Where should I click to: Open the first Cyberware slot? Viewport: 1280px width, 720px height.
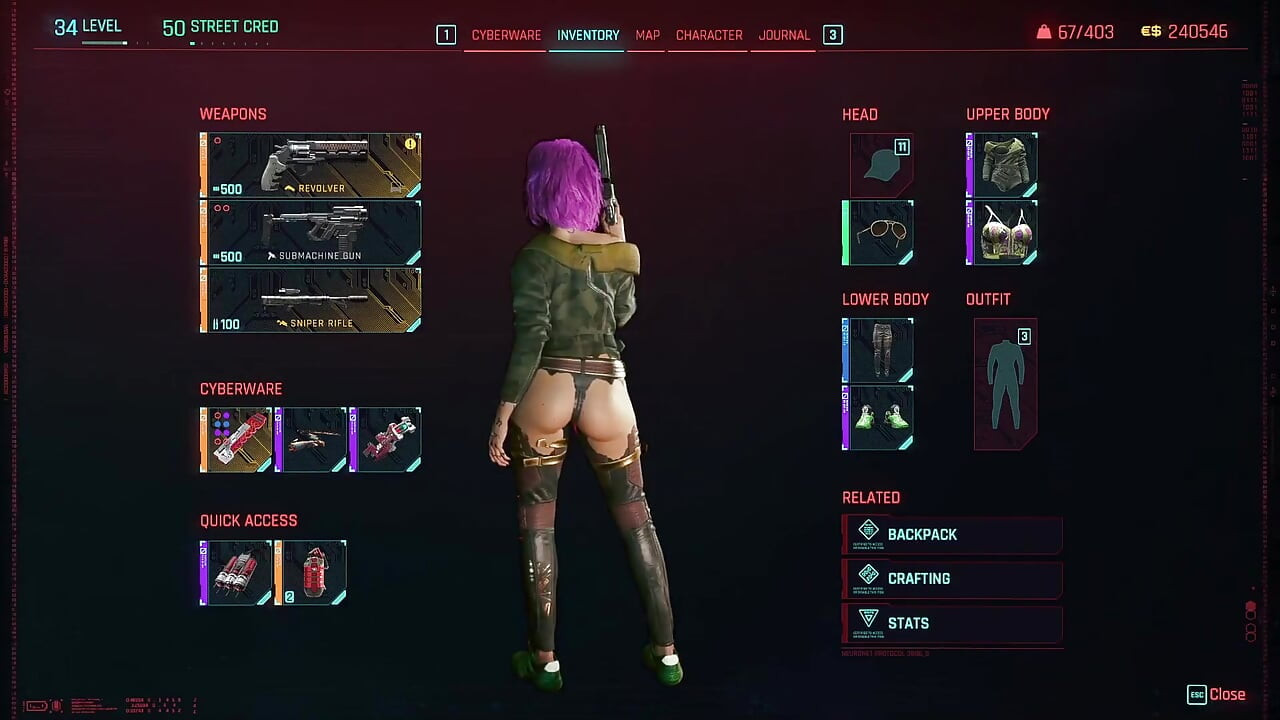point(236,438)
